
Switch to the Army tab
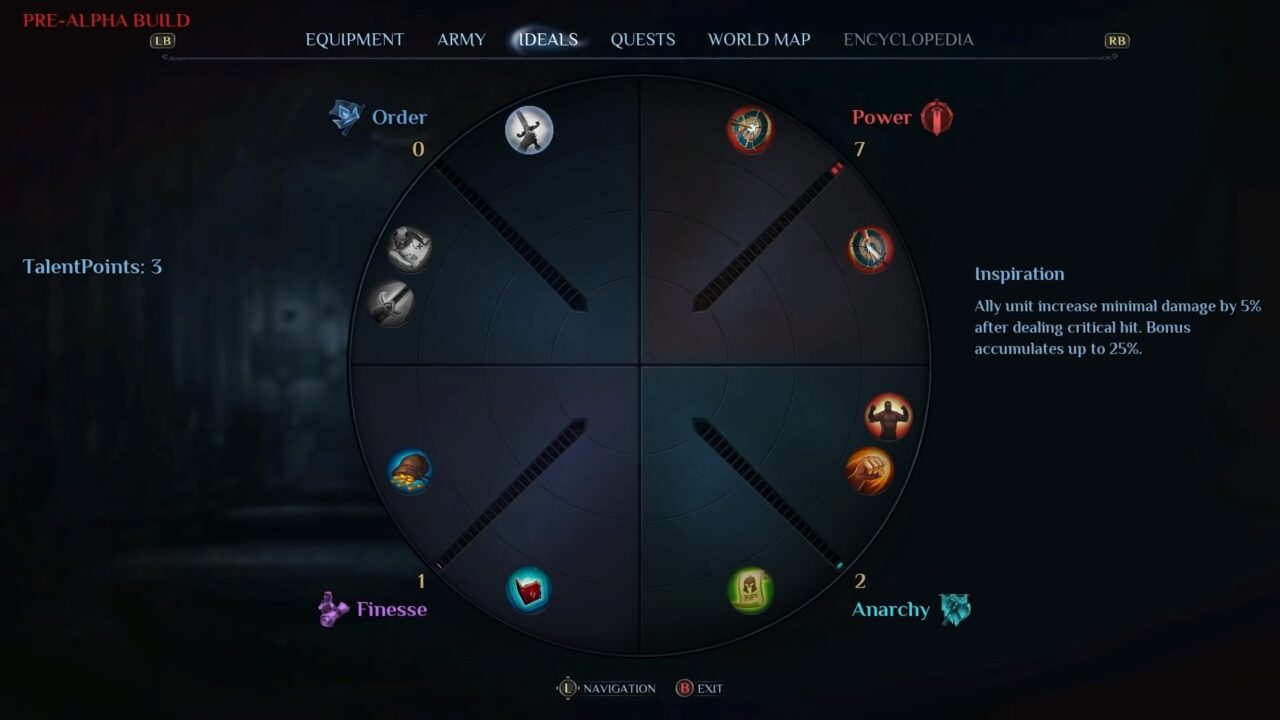pyautogui.click(x=461, y=40)
